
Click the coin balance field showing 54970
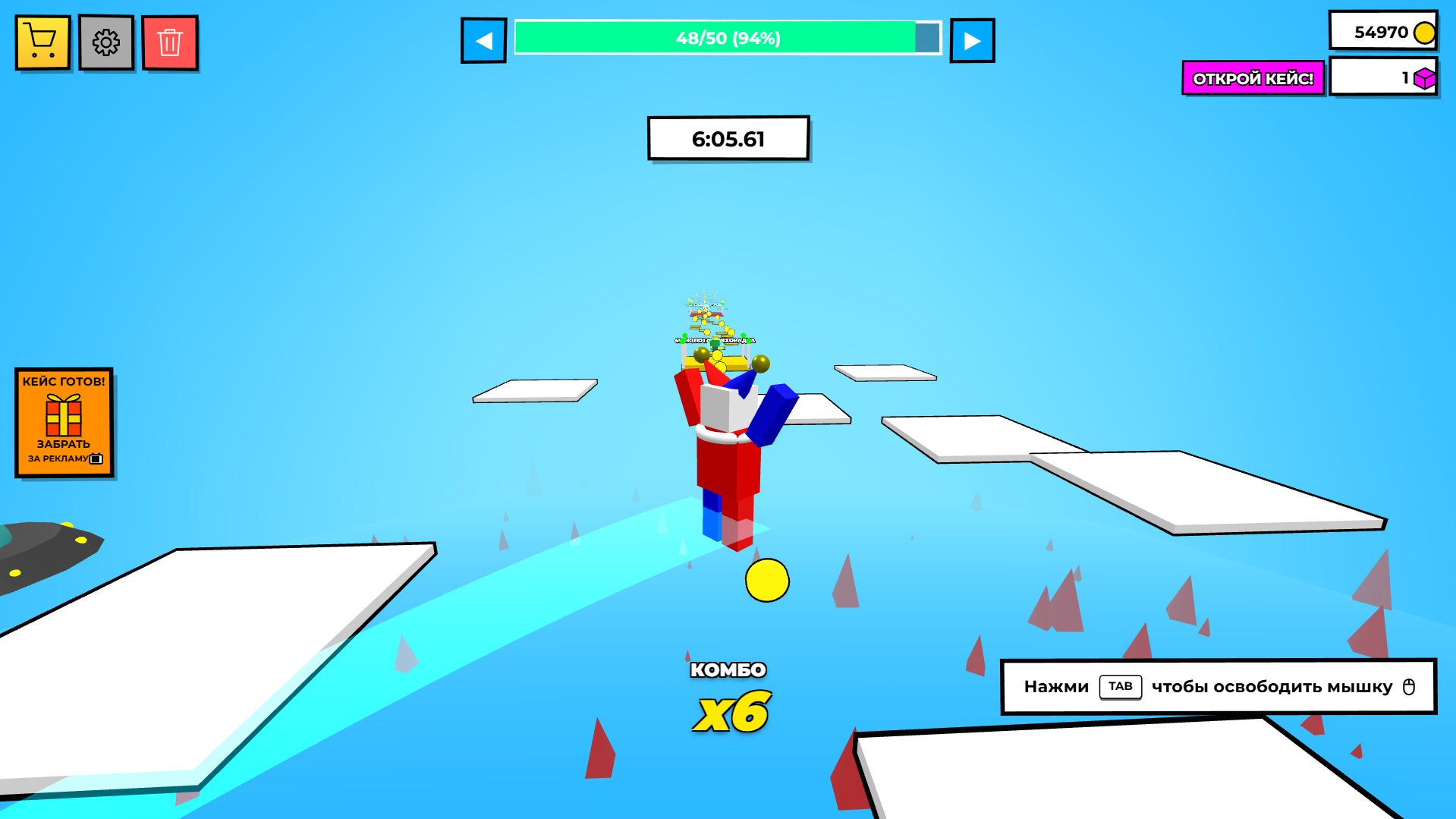(x=1382, y=30)
